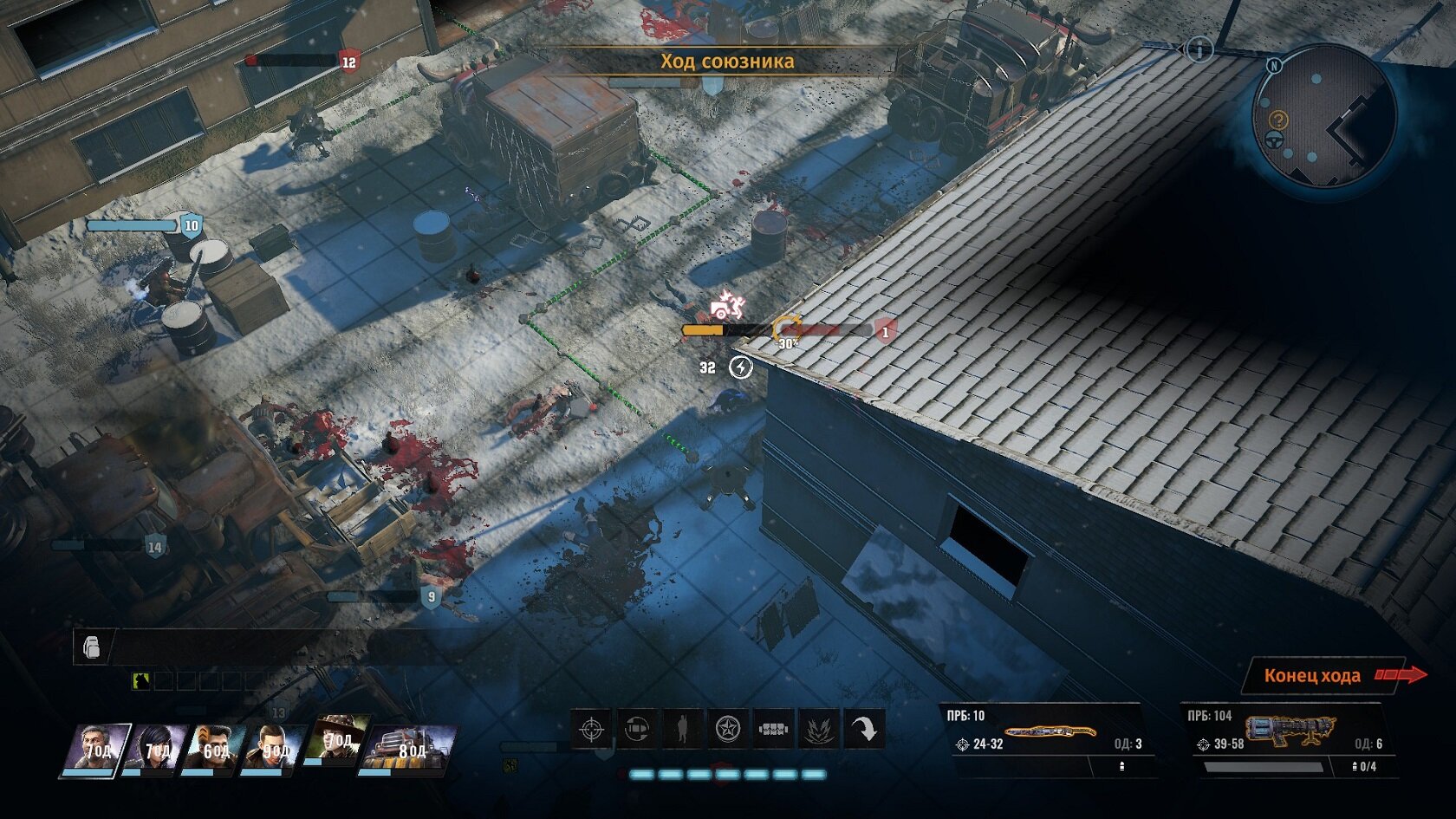Choose the orange-mohawk ranger portrait
The width and height of the screenshot is (1456, 819).
(x=212, y=749)
